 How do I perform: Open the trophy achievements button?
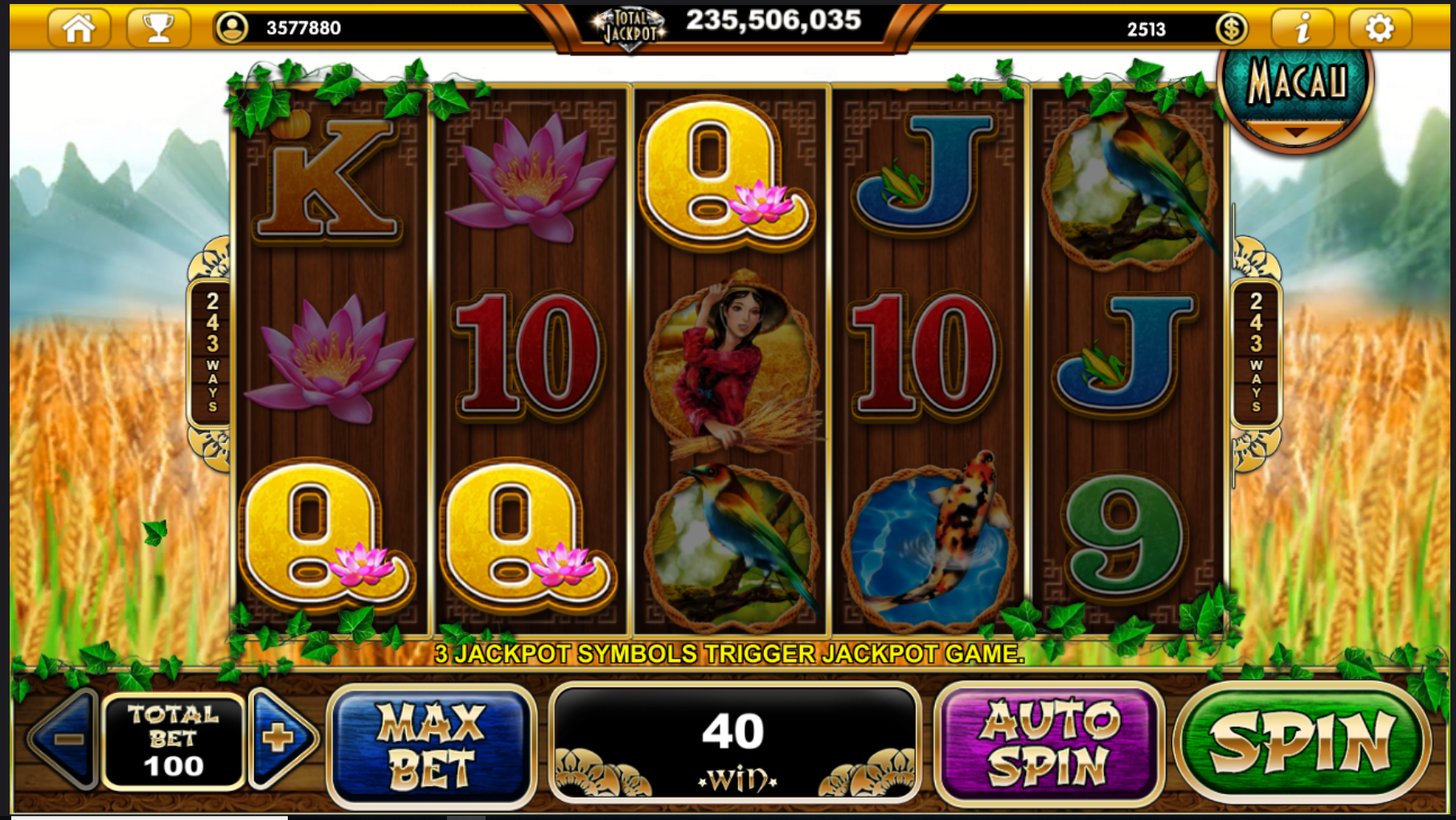(x=158, y=28)
